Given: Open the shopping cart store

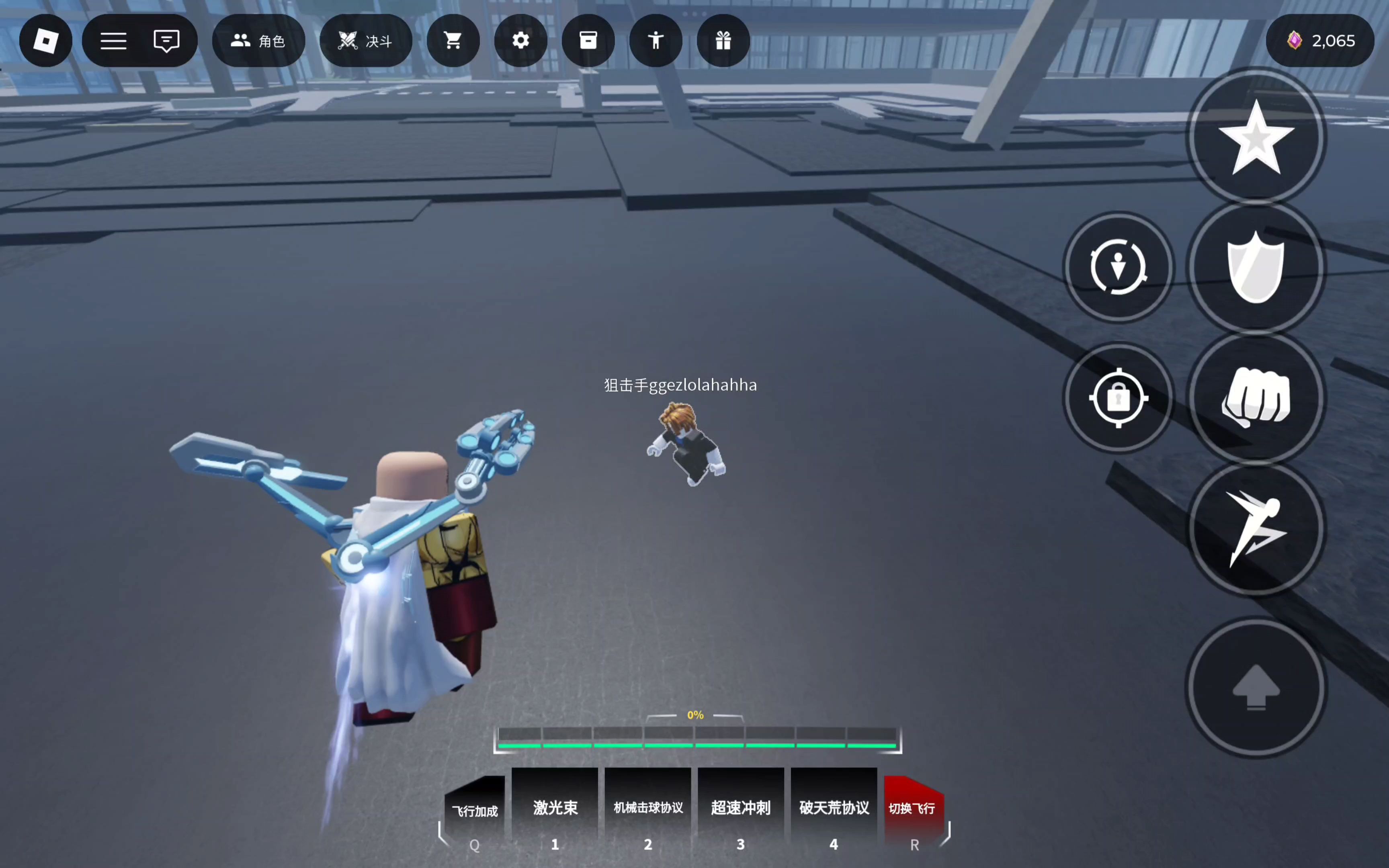Looking at the screenshot, I should tap(453, 41).
